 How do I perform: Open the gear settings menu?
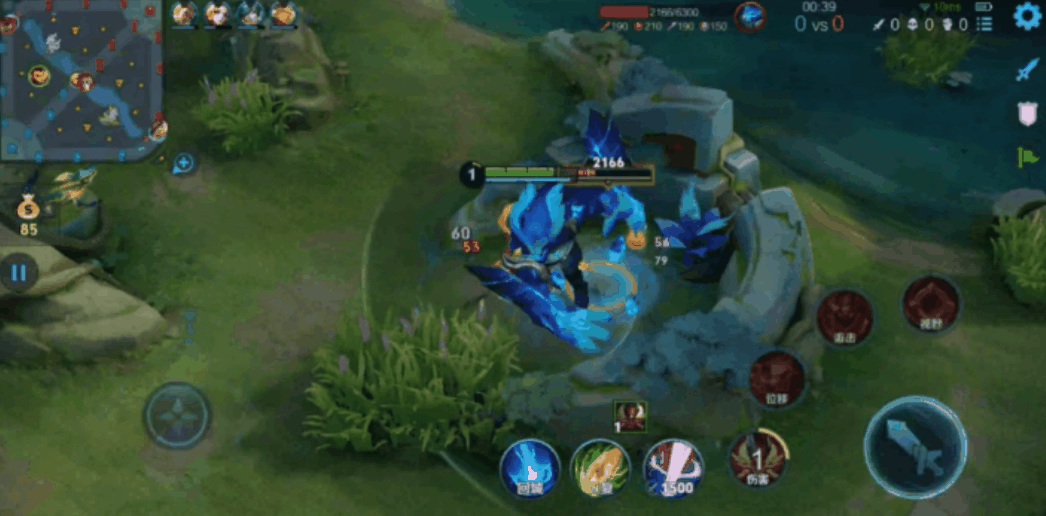point(1028,16)
